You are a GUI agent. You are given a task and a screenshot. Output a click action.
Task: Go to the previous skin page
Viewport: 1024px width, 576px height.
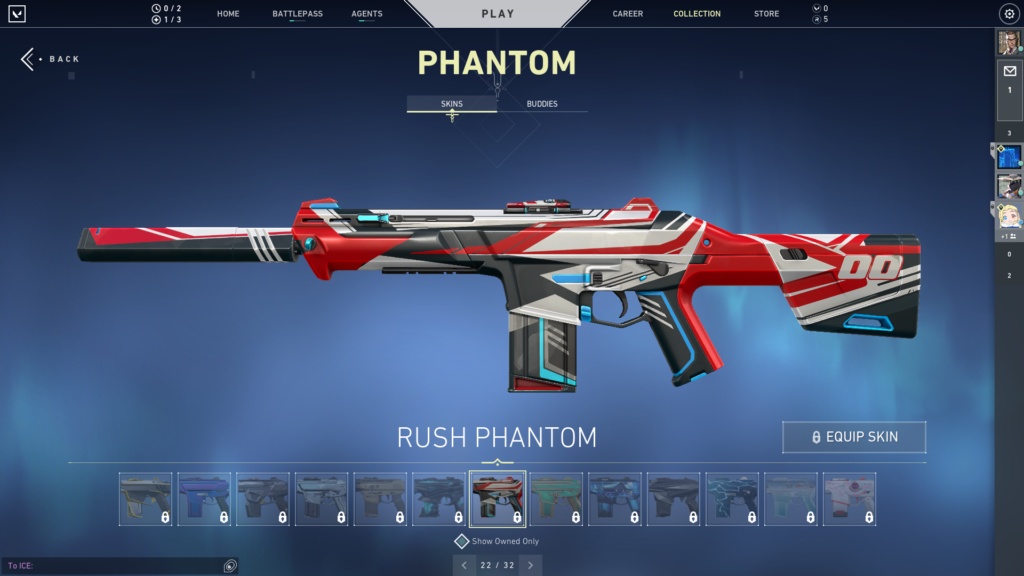(464, 566)
